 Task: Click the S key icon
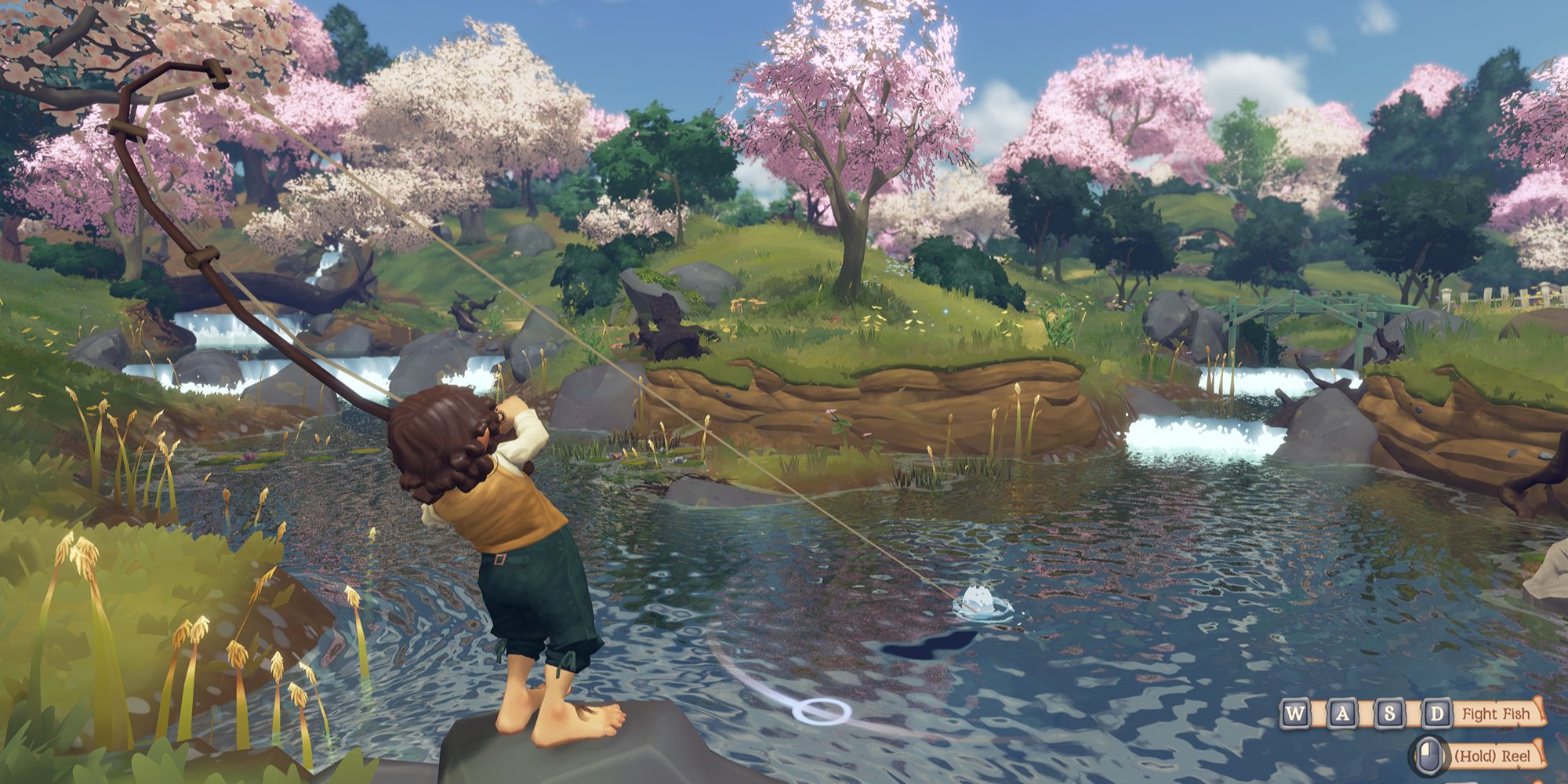[1390, 713]
